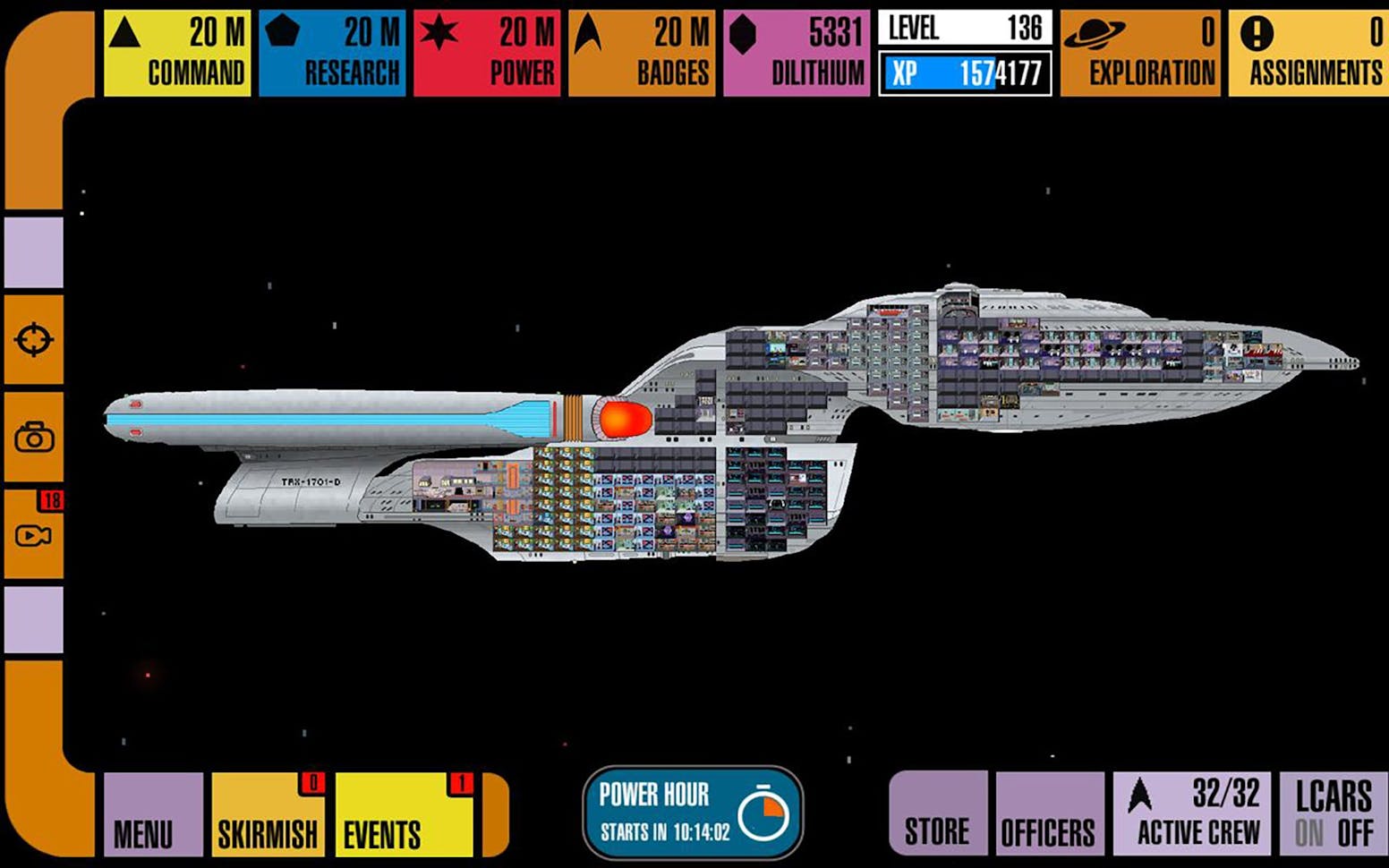
Task: Expand the Events panel showing 1 alert
Action: coord(405,814)
